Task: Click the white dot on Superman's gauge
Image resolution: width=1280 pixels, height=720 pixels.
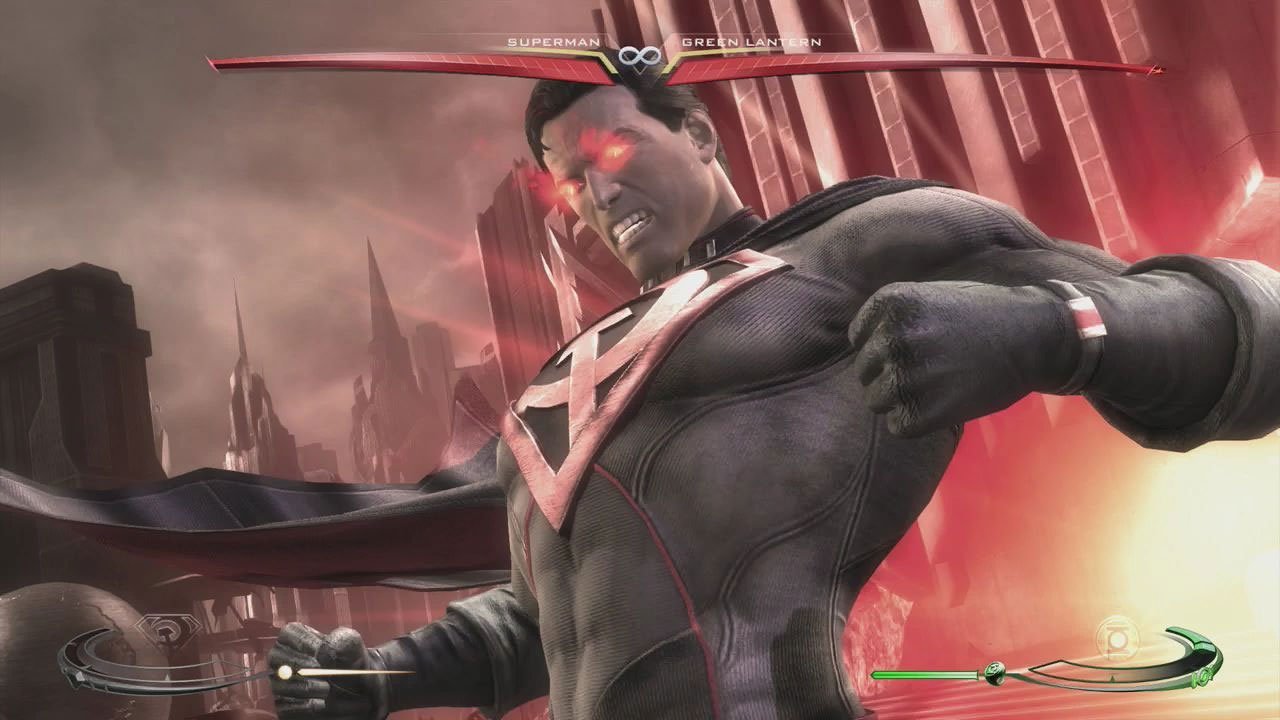Action: click(x=285, y=670)
